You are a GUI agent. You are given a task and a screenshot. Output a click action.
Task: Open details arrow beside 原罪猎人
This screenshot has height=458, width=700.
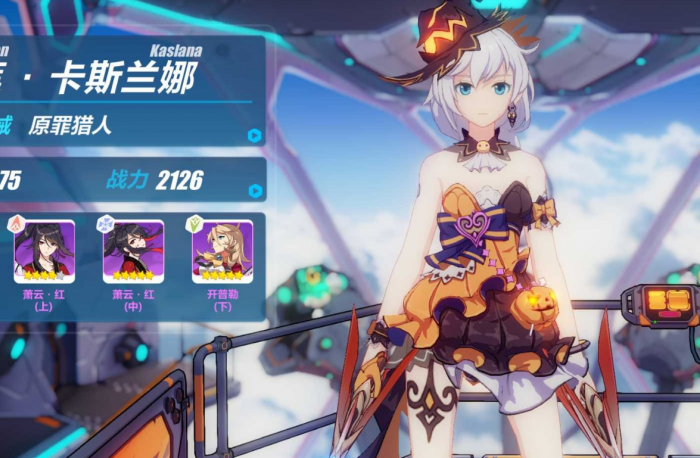(254, 135)
